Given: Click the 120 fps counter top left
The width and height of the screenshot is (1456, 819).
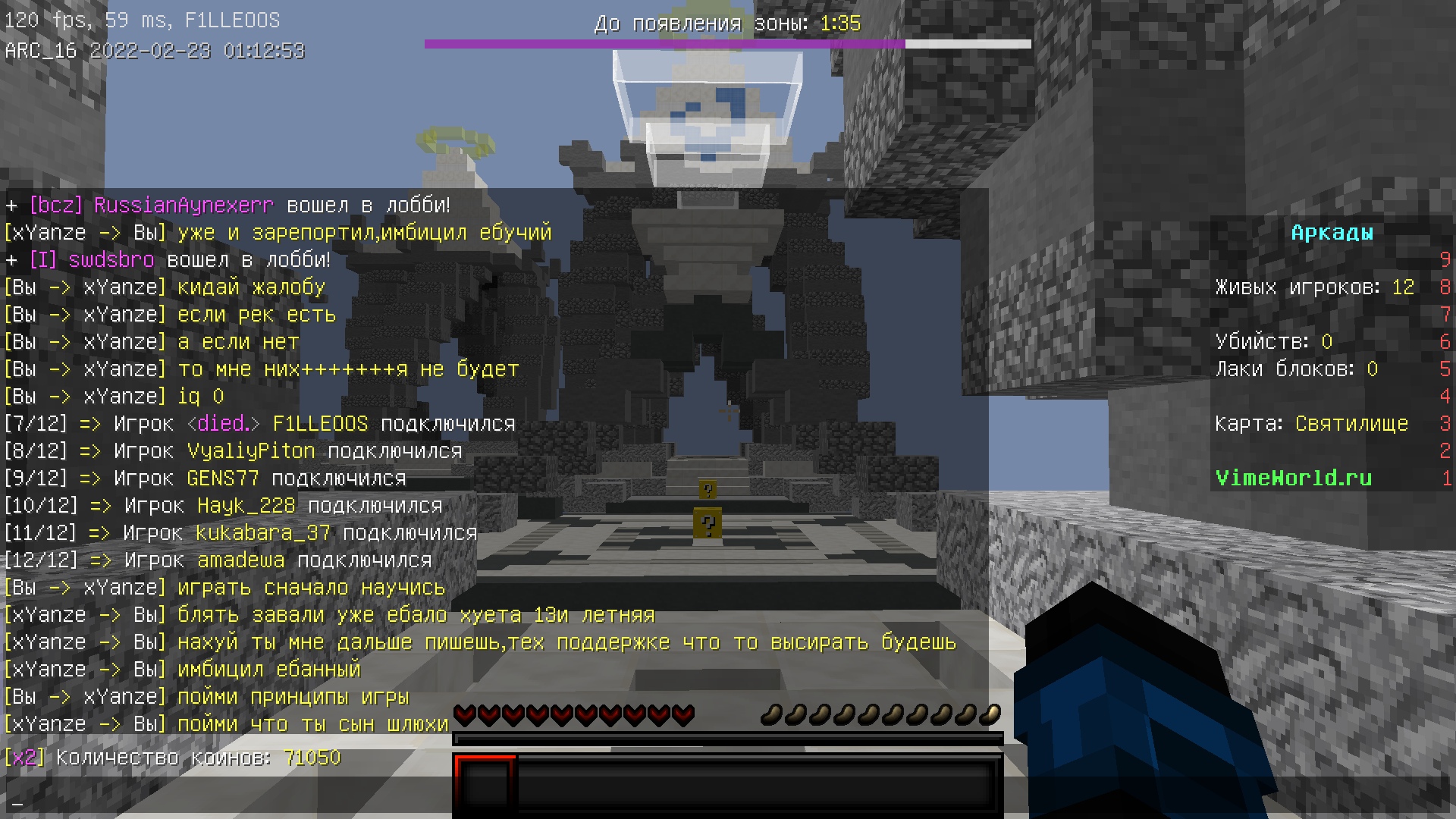Looking at the screenshot, I should pos(27,20).
